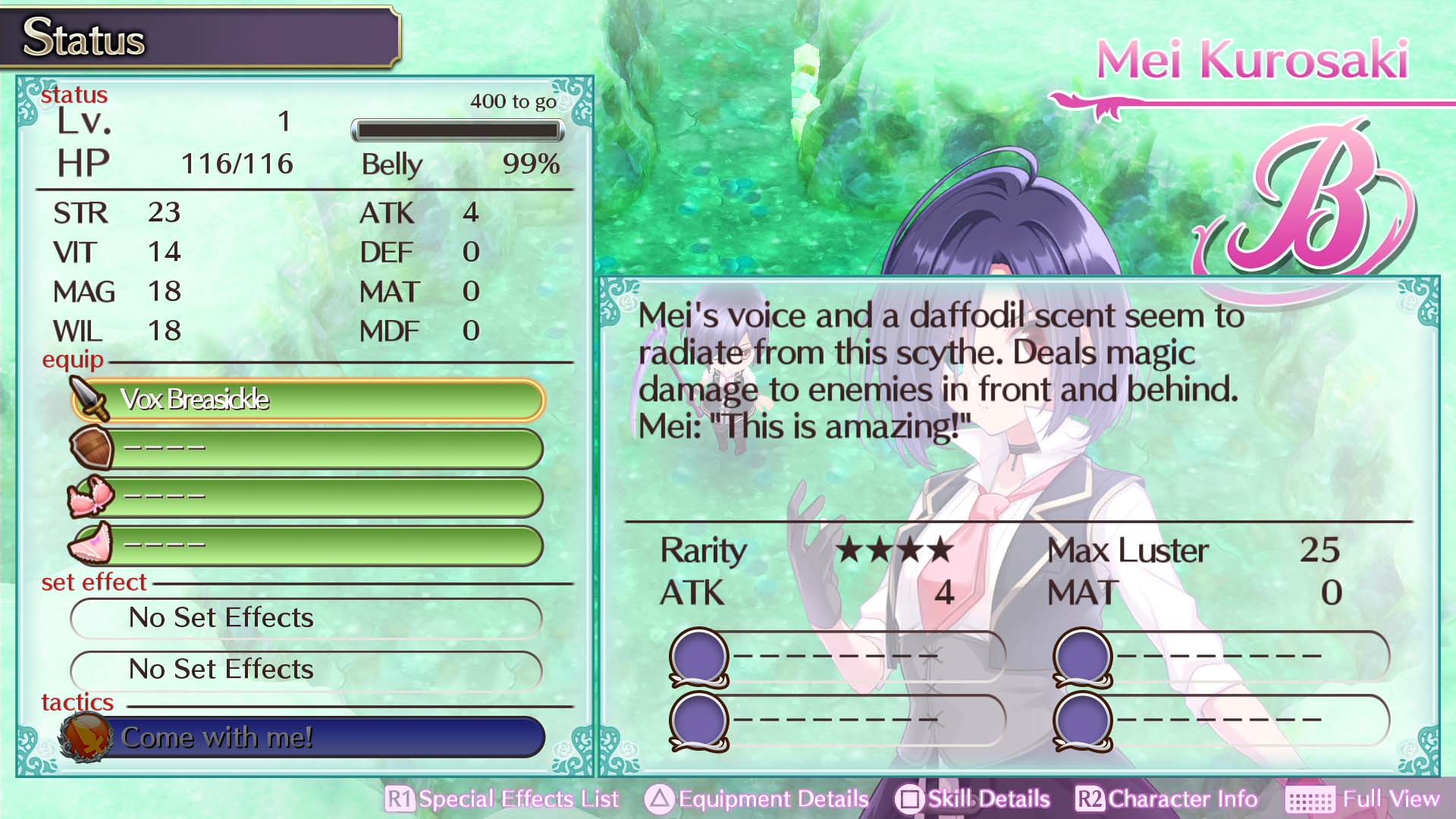Click the shield icon in the second equip slot

click(93, 448)
